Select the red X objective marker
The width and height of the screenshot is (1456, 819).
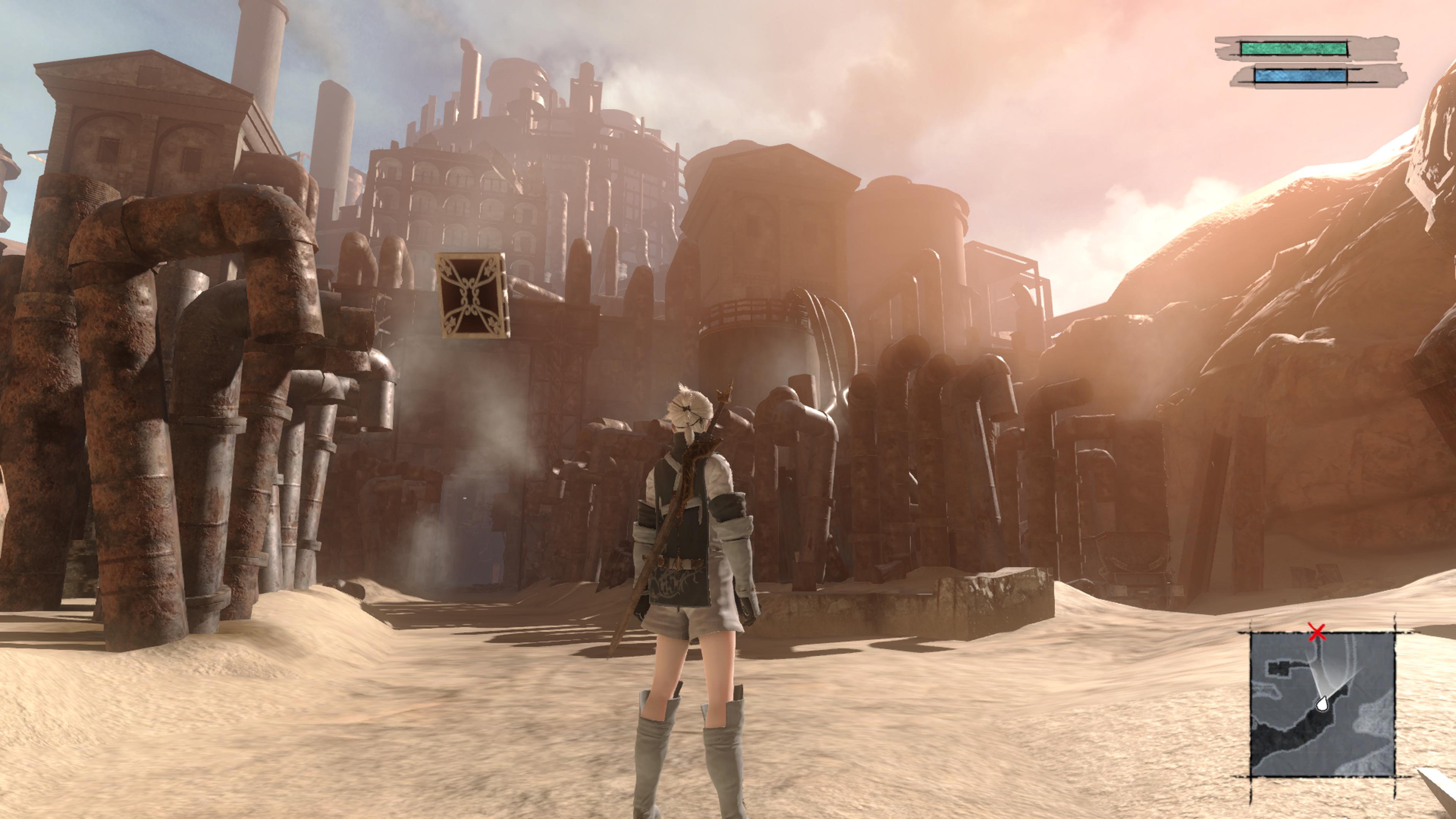click(x=1318, y=632)
